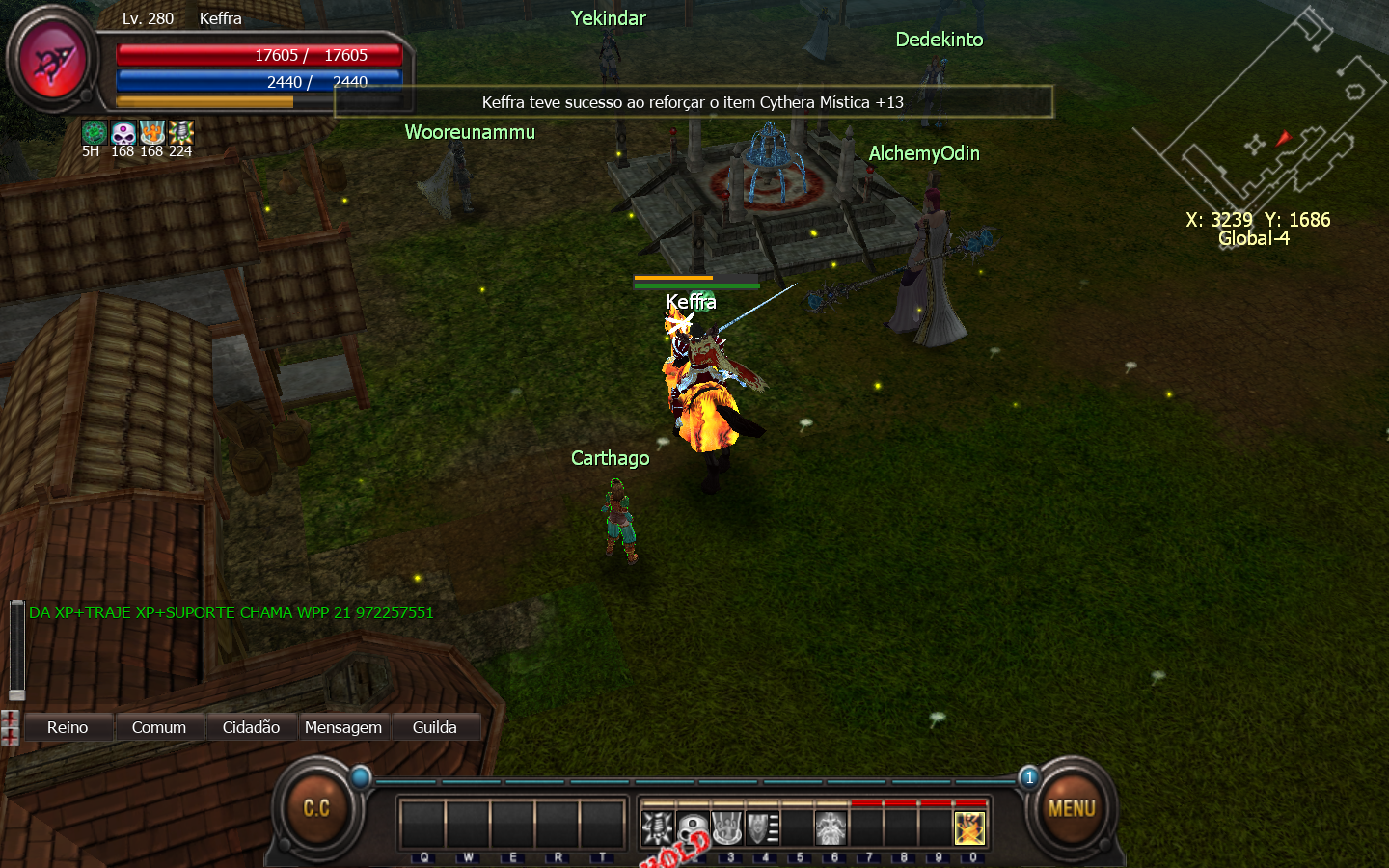The width and height of the screenshot is (1389, 868).
Task: Show the Mensagem chat tab
Action: pos(343,727)
